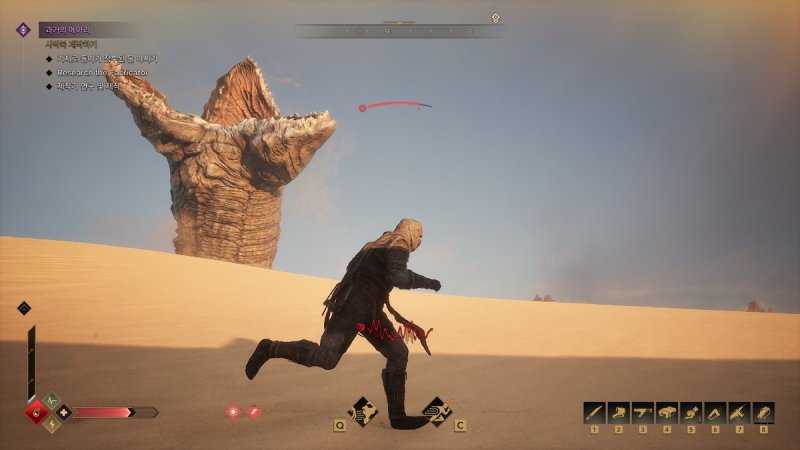Viewport: 800px width, 450px height.
Task: Select the hotbar item in slot 8
Action: click(x=763, y=412)
